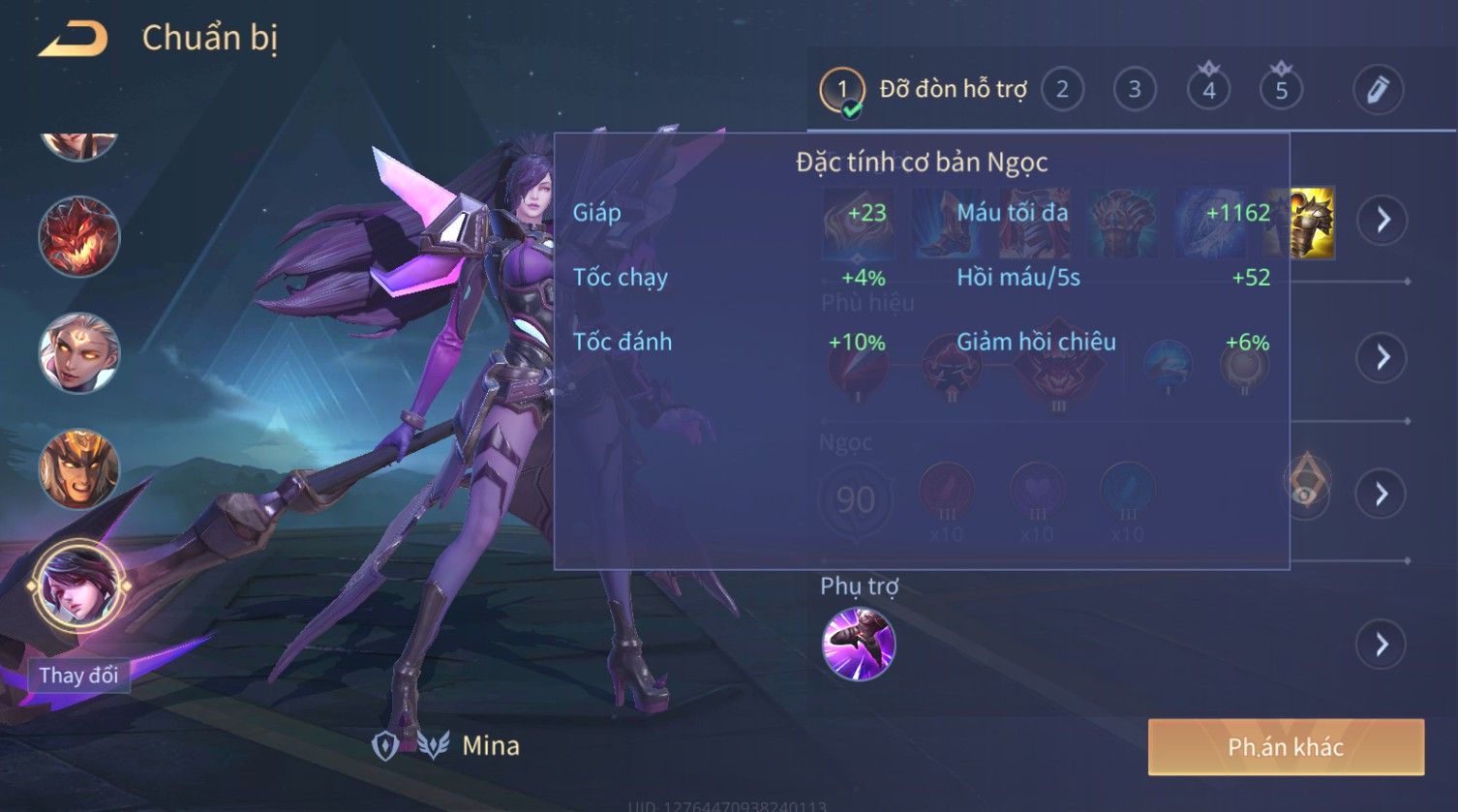Switch to loadout preset 2
This screenshot has width=1458, height=812.
point(1062,90)
